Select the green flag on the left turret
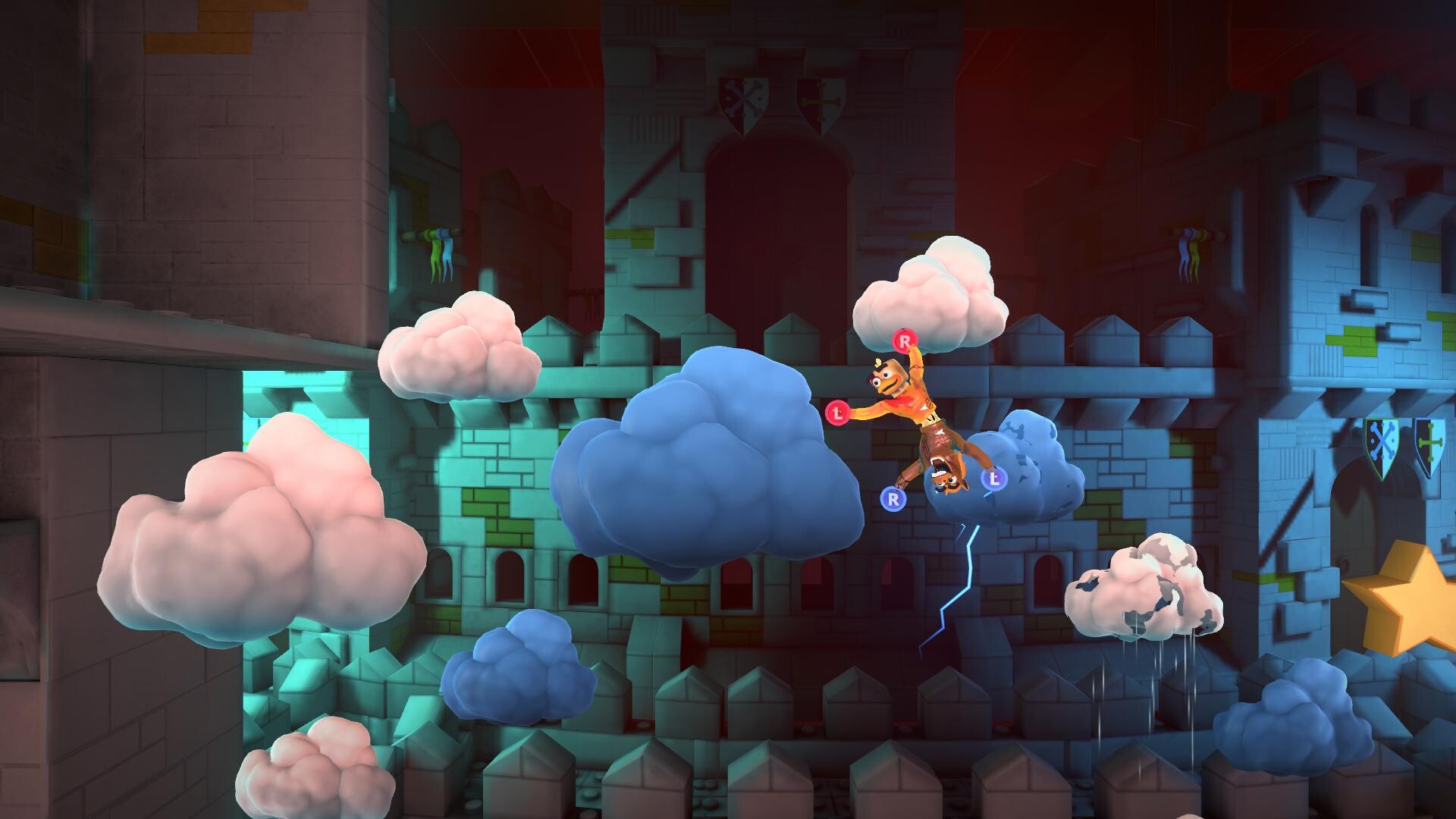This screenshot has height=819, width=1456. point(436,256)
